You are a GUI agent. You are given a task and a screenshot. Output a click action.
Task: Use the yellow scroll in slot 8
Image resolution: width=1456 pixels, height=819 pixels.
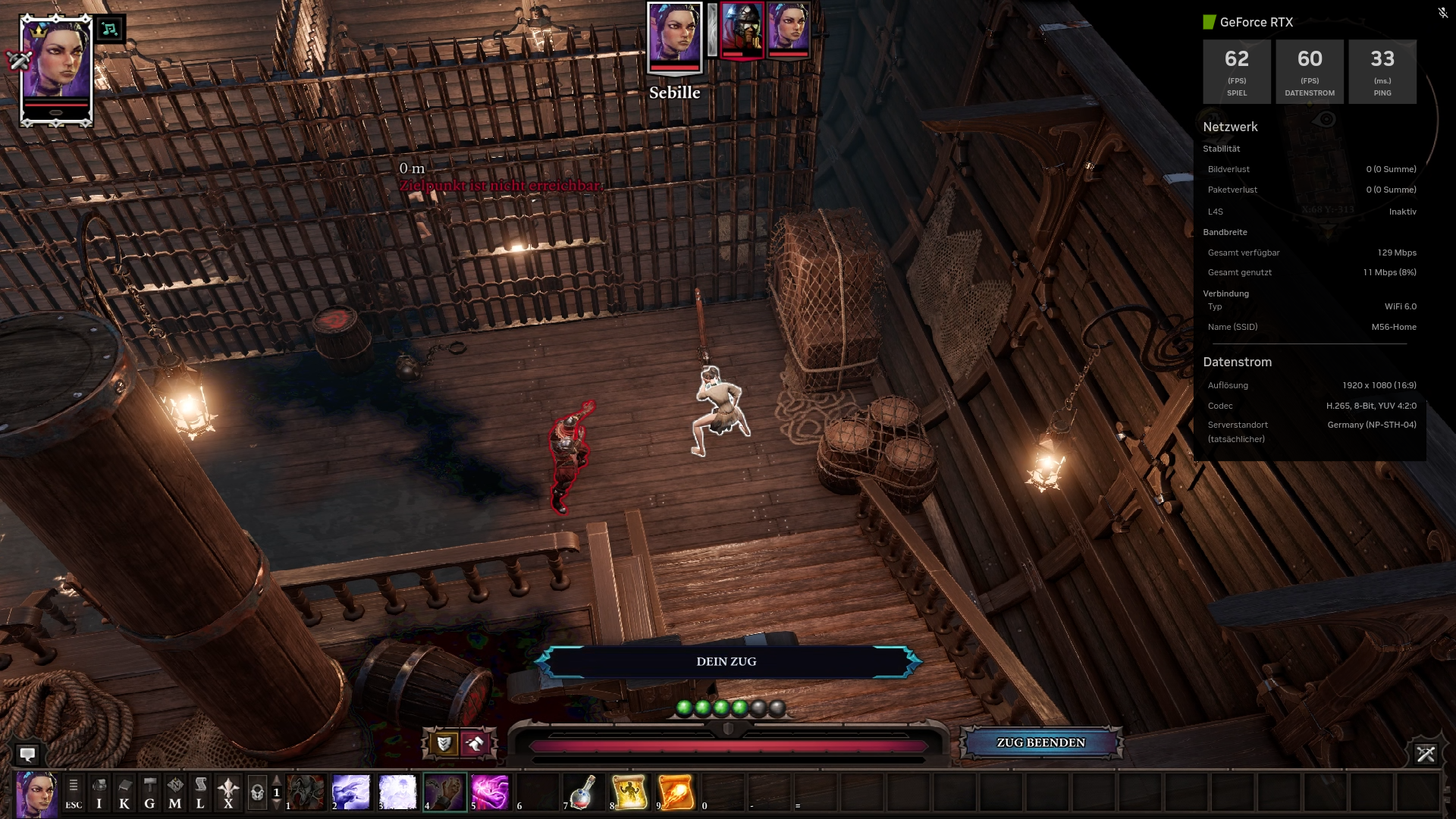[629, 792]
